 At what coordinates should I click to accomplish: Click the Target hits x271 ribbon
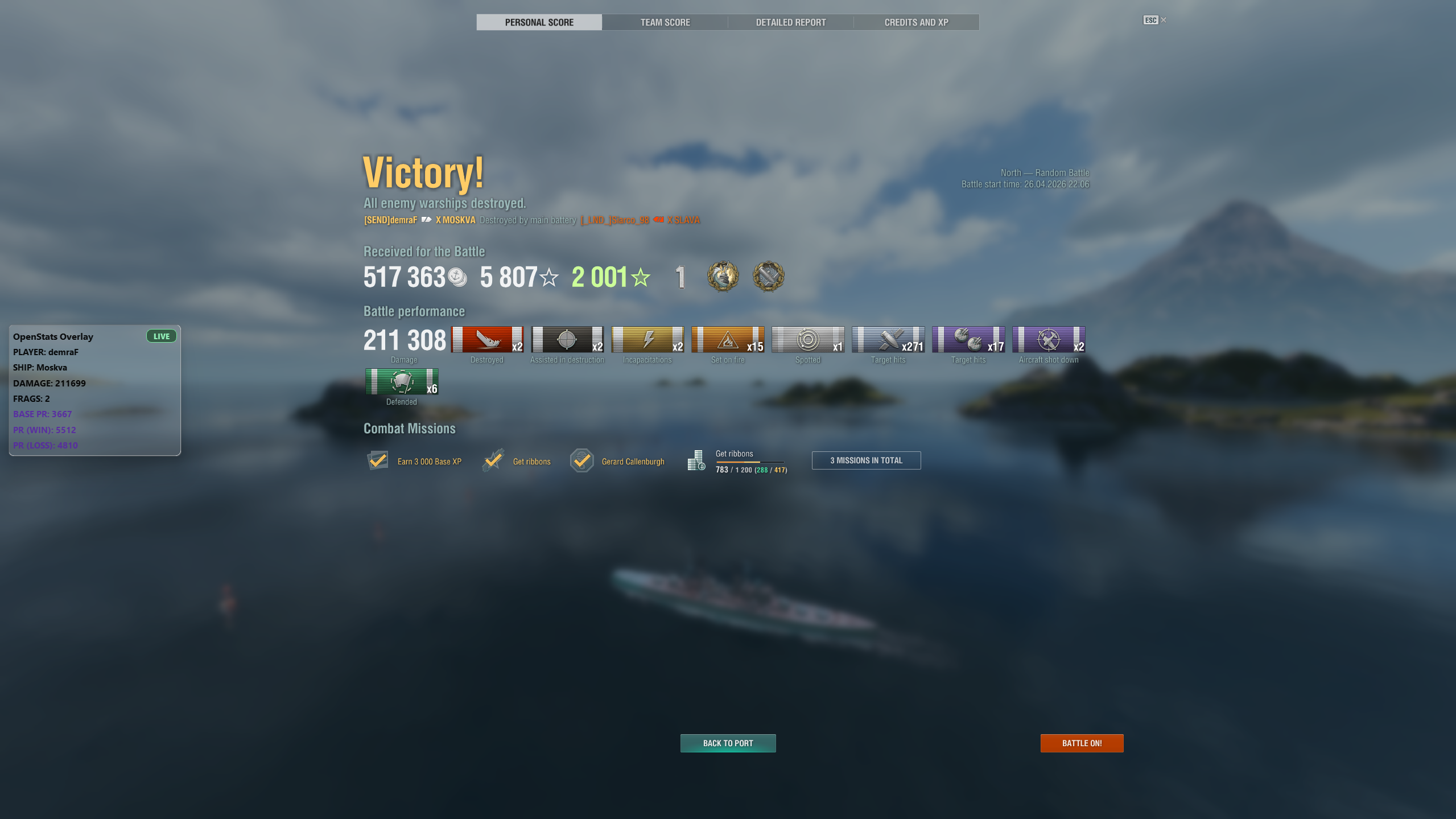(888, 341)
